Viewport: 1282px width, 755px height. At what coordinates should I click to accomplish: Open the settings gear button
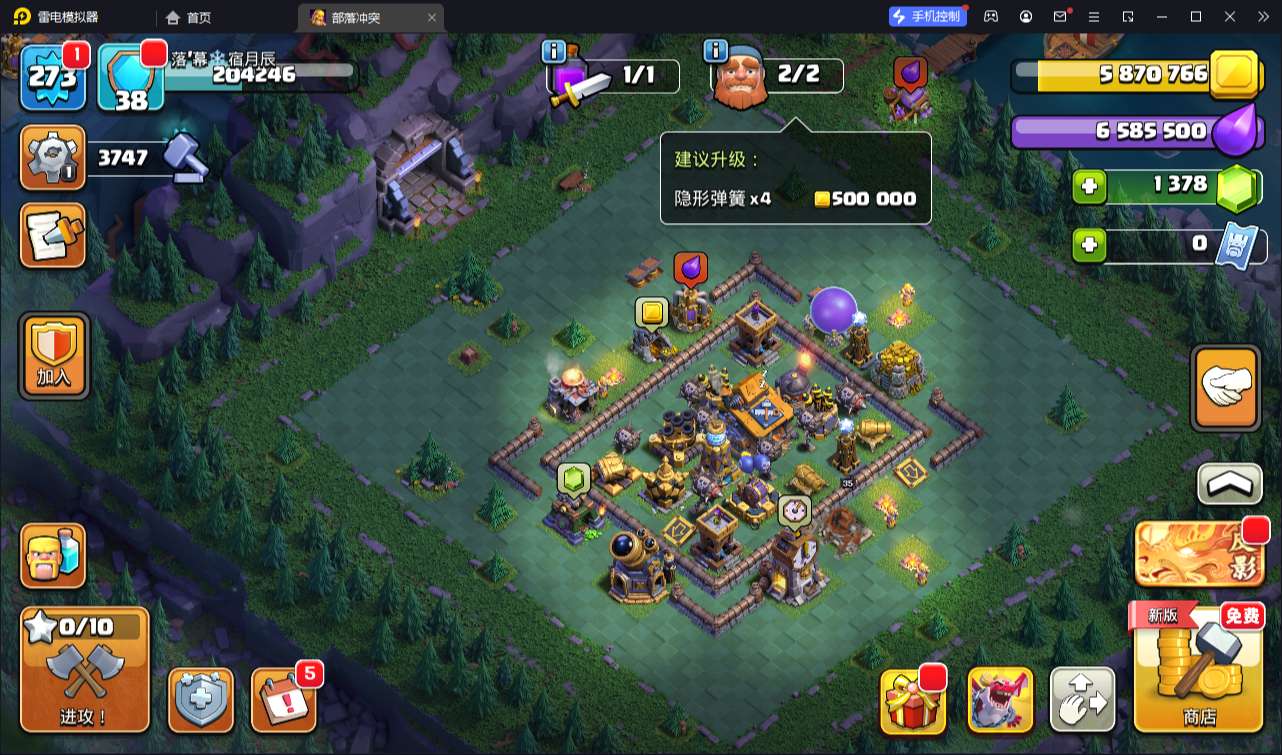click(x=52, y=158)
